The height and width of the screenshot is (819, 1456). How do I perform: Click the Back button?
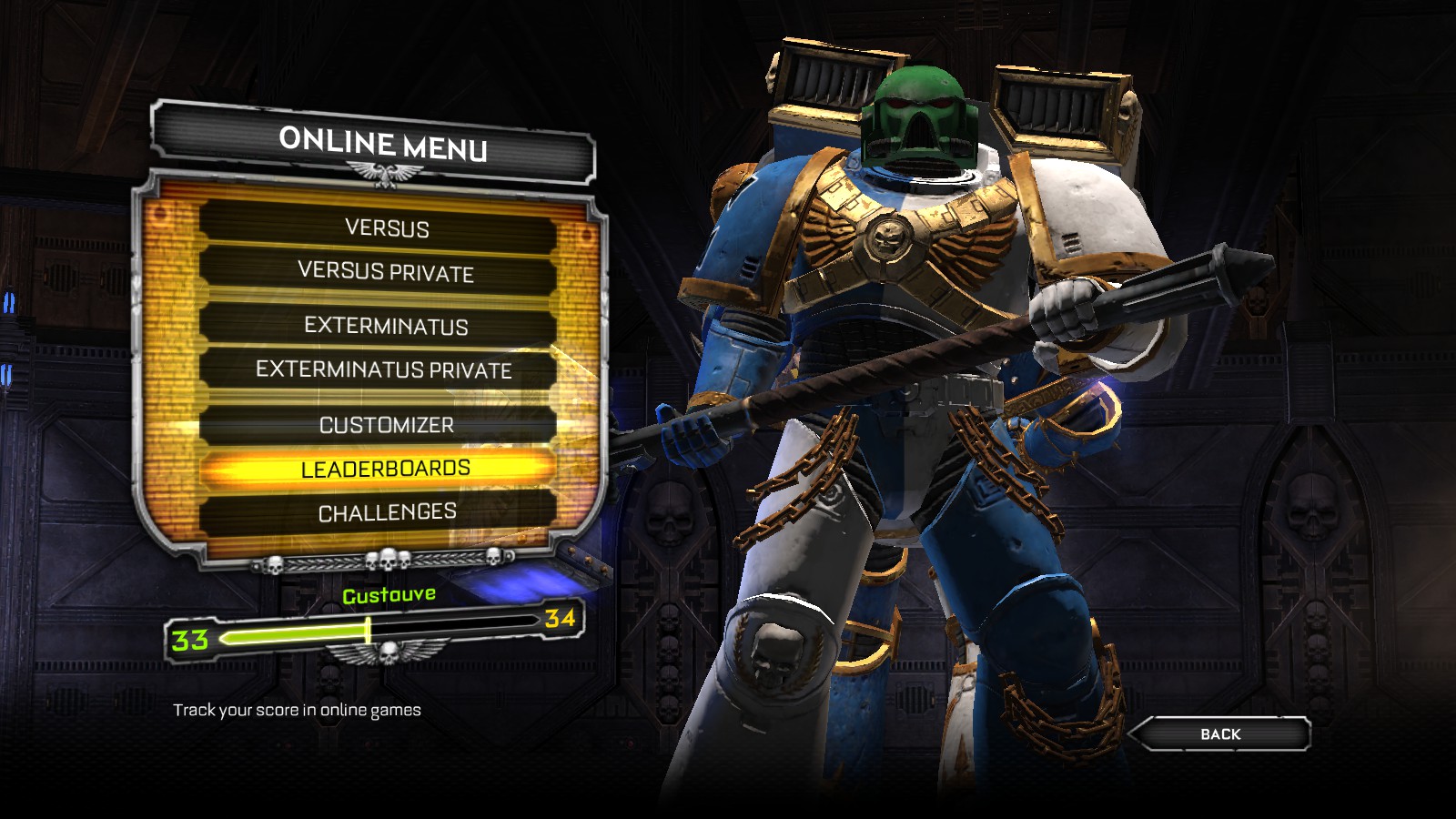point(1219,733)
